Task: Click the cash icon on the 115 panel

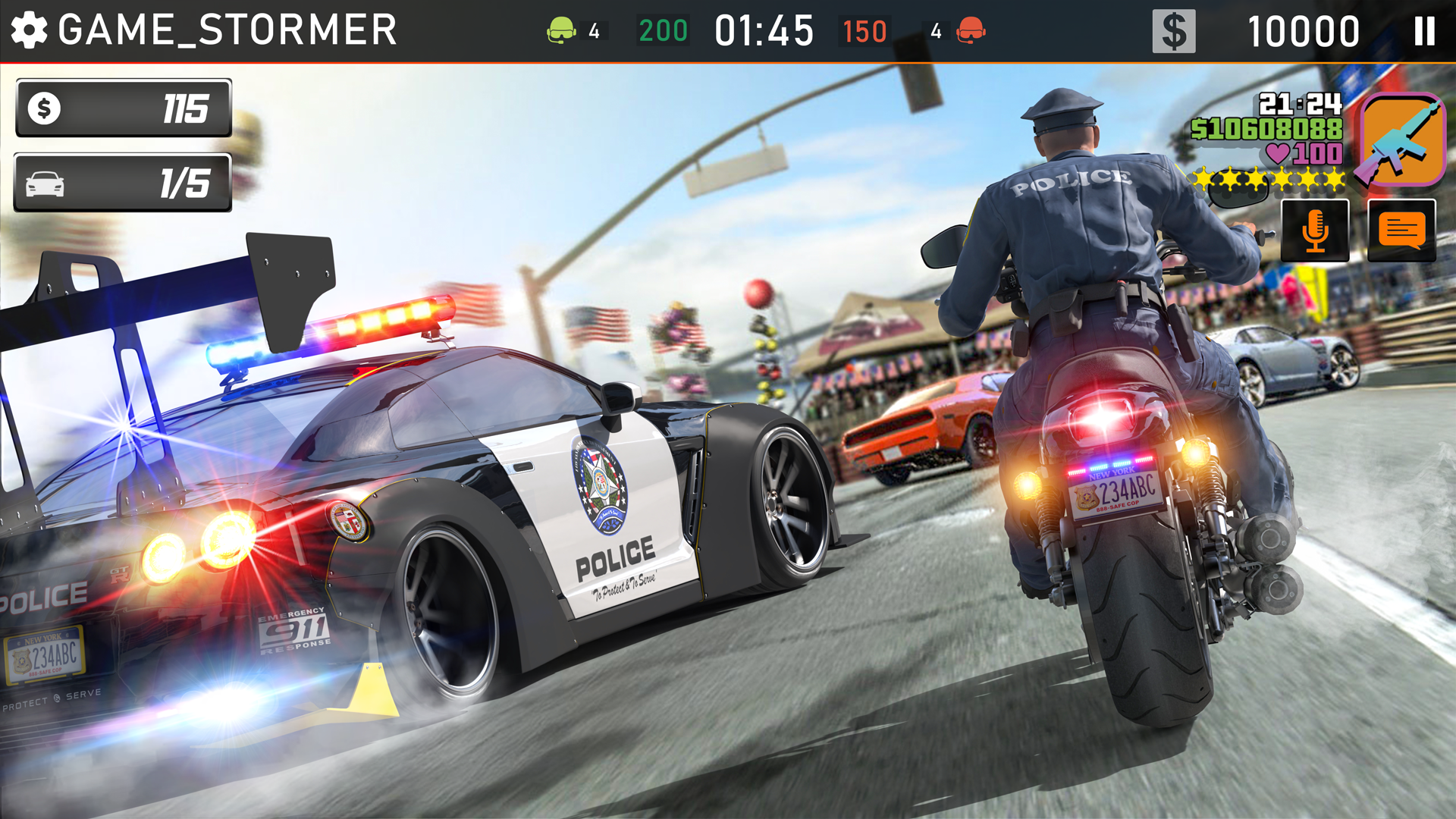Action: 45,108
